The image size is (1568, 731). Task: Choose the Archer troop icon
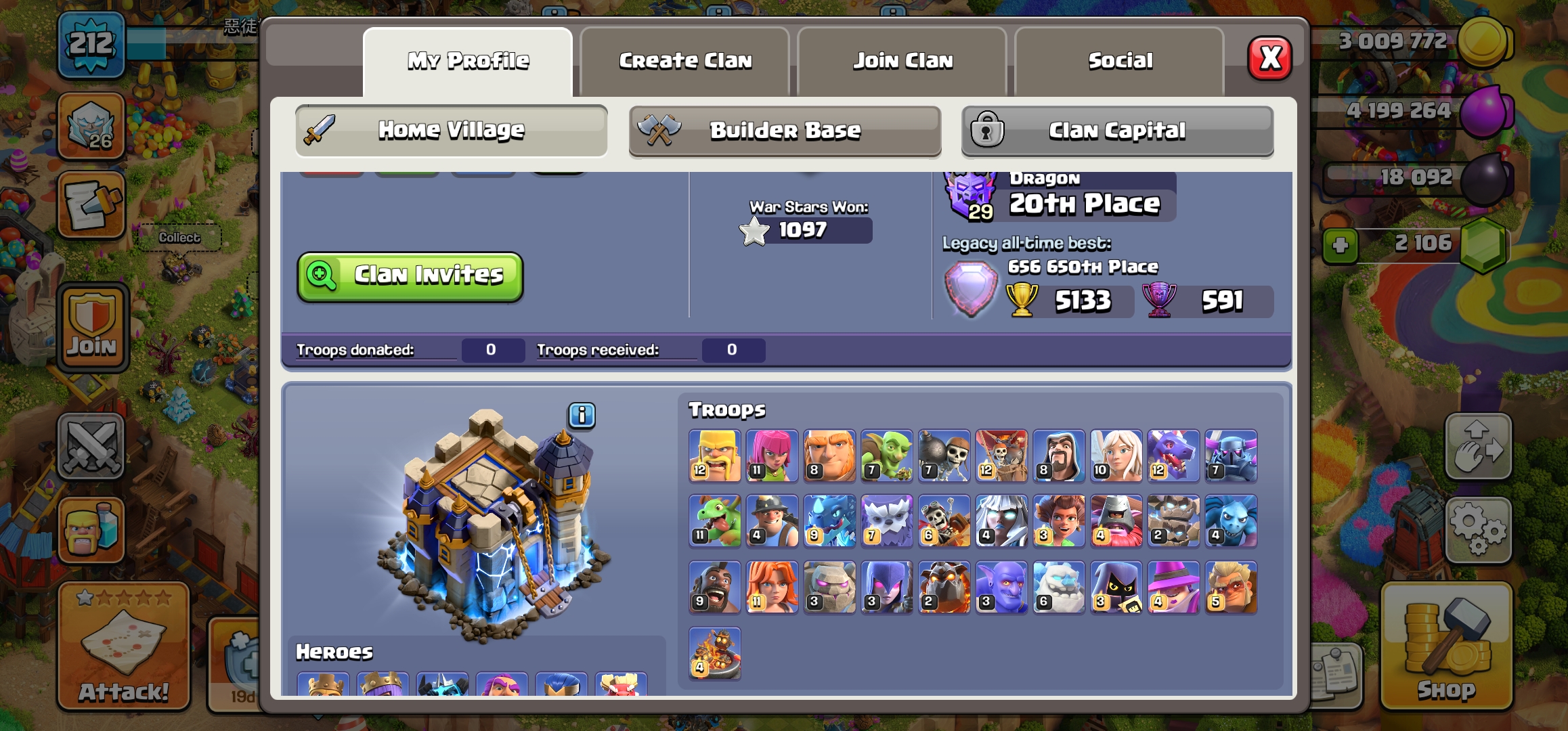(x=772, y=456)
